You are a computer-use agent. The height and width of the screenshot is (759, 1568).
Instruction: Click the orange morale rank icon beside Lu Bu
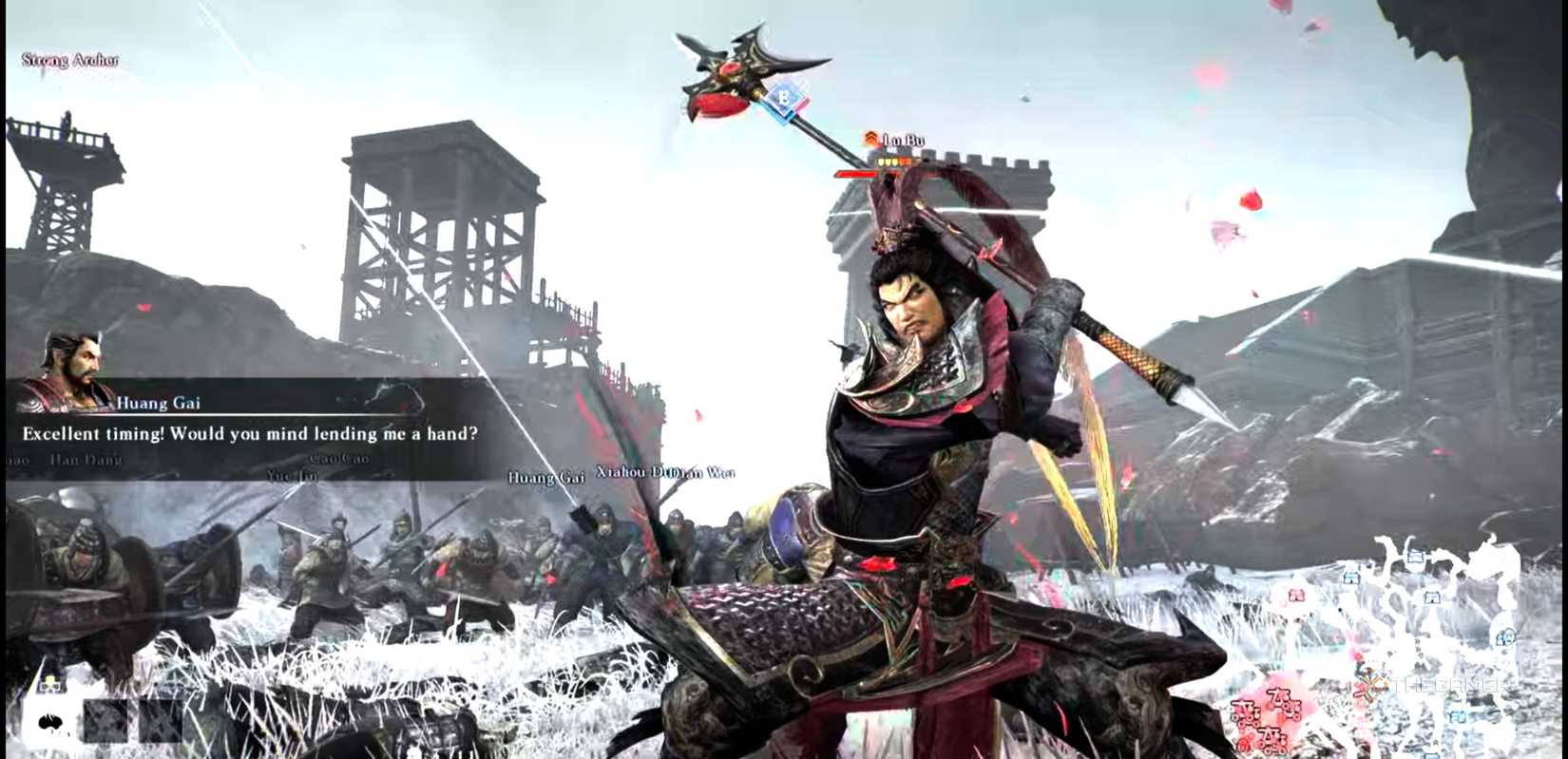871,137
